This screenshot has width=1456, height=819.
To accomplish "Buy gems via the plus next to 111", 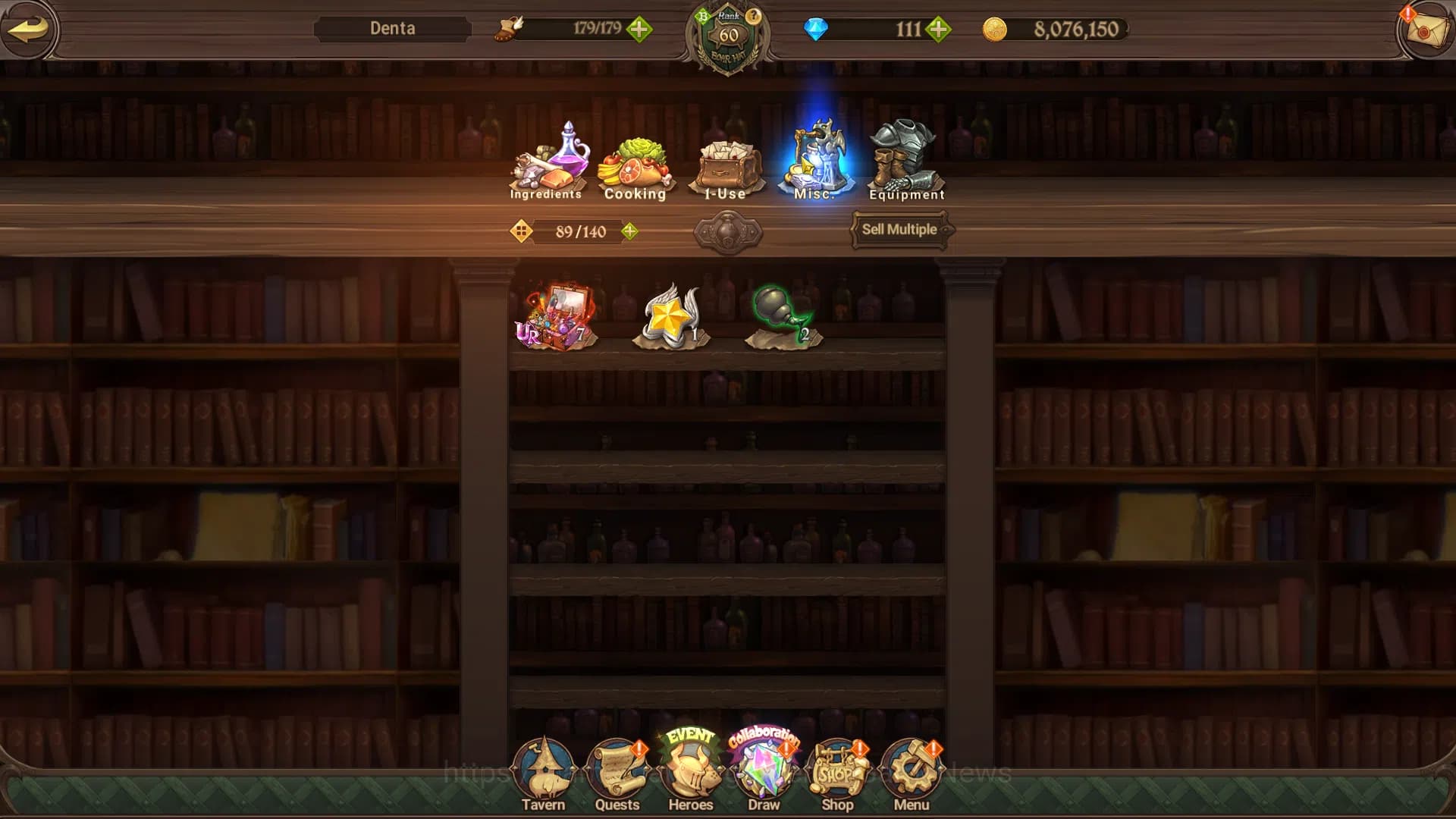I will (939, 30).
